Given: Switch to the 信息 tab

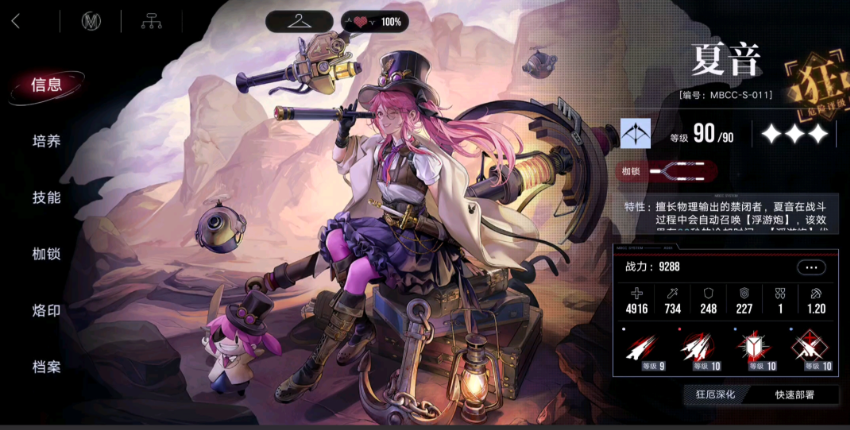Looking at the screenshot, I should tap(47, 85).
